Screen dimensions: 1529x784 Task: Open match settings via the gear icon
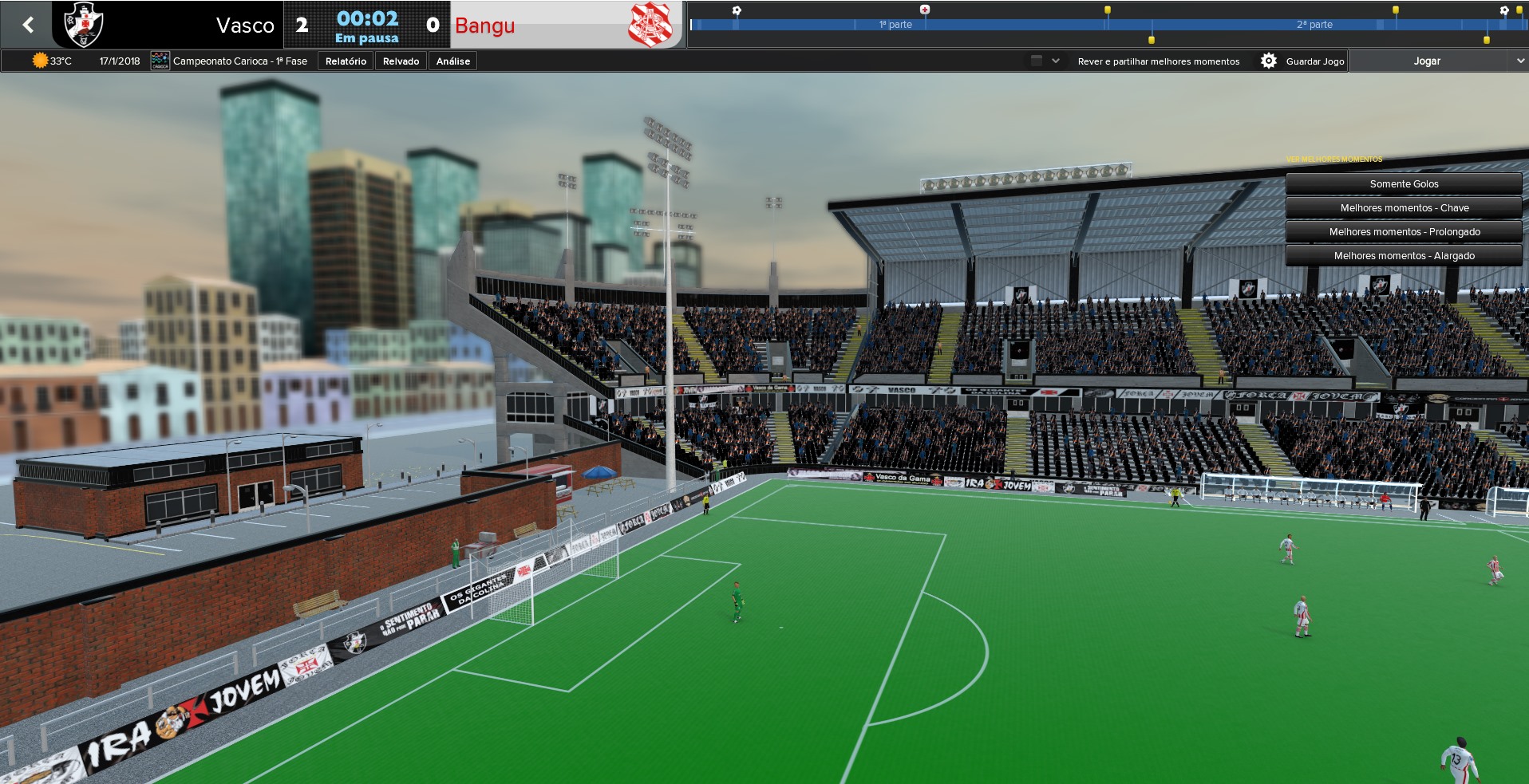point(1268,61)
